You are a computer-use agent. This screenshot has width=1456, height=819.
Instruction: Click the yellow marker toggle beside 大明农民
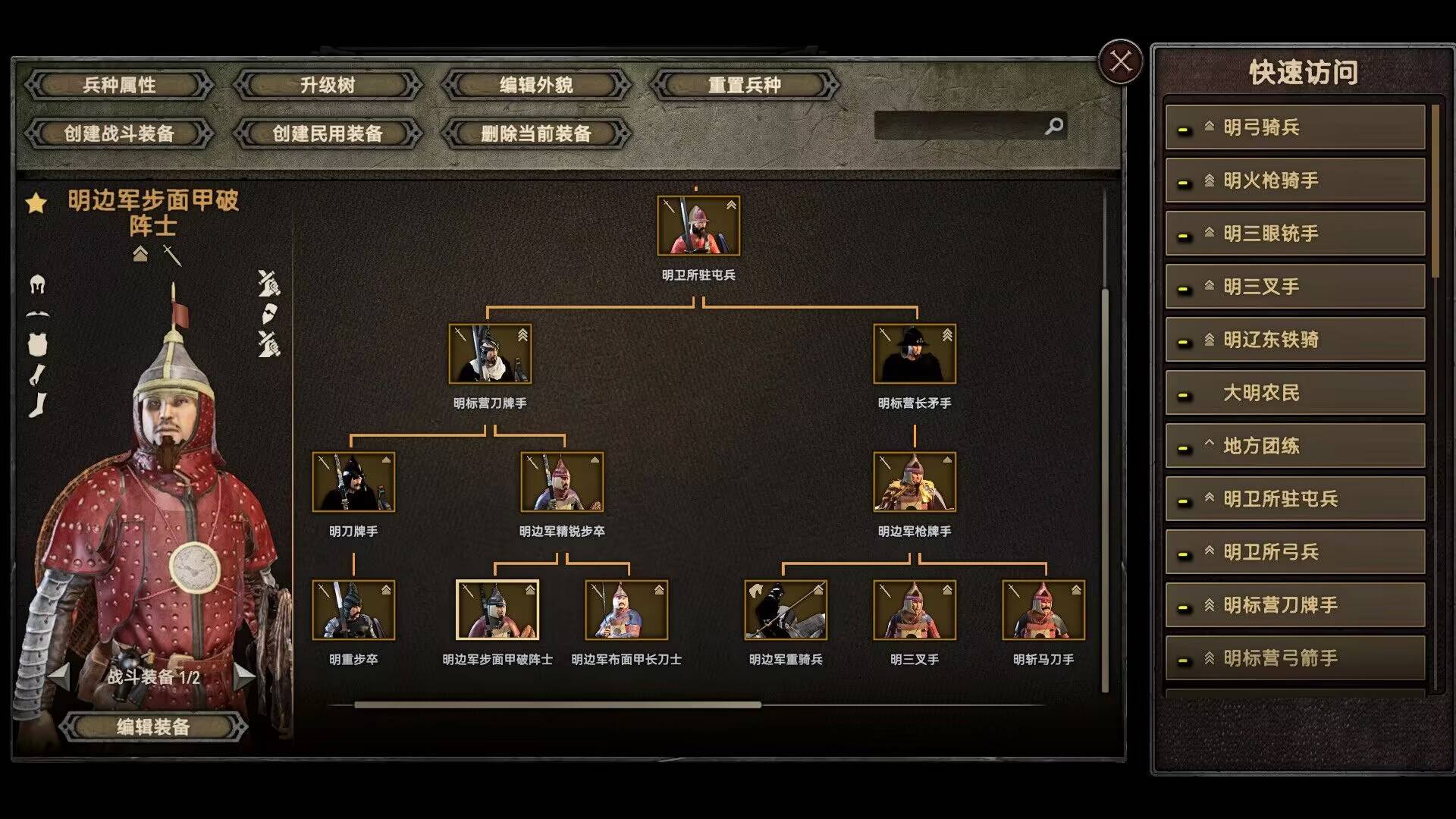[1184, 394]
